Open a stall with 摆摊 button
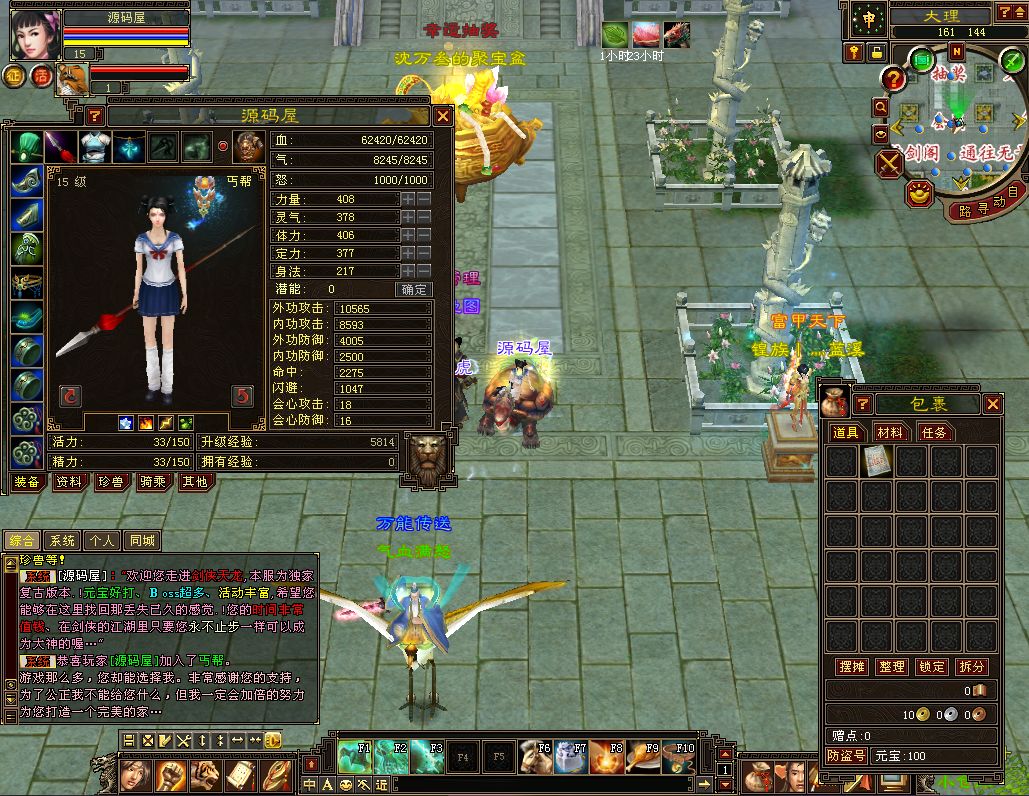This screenshot has width=1029, height=796. coord(850,667)
